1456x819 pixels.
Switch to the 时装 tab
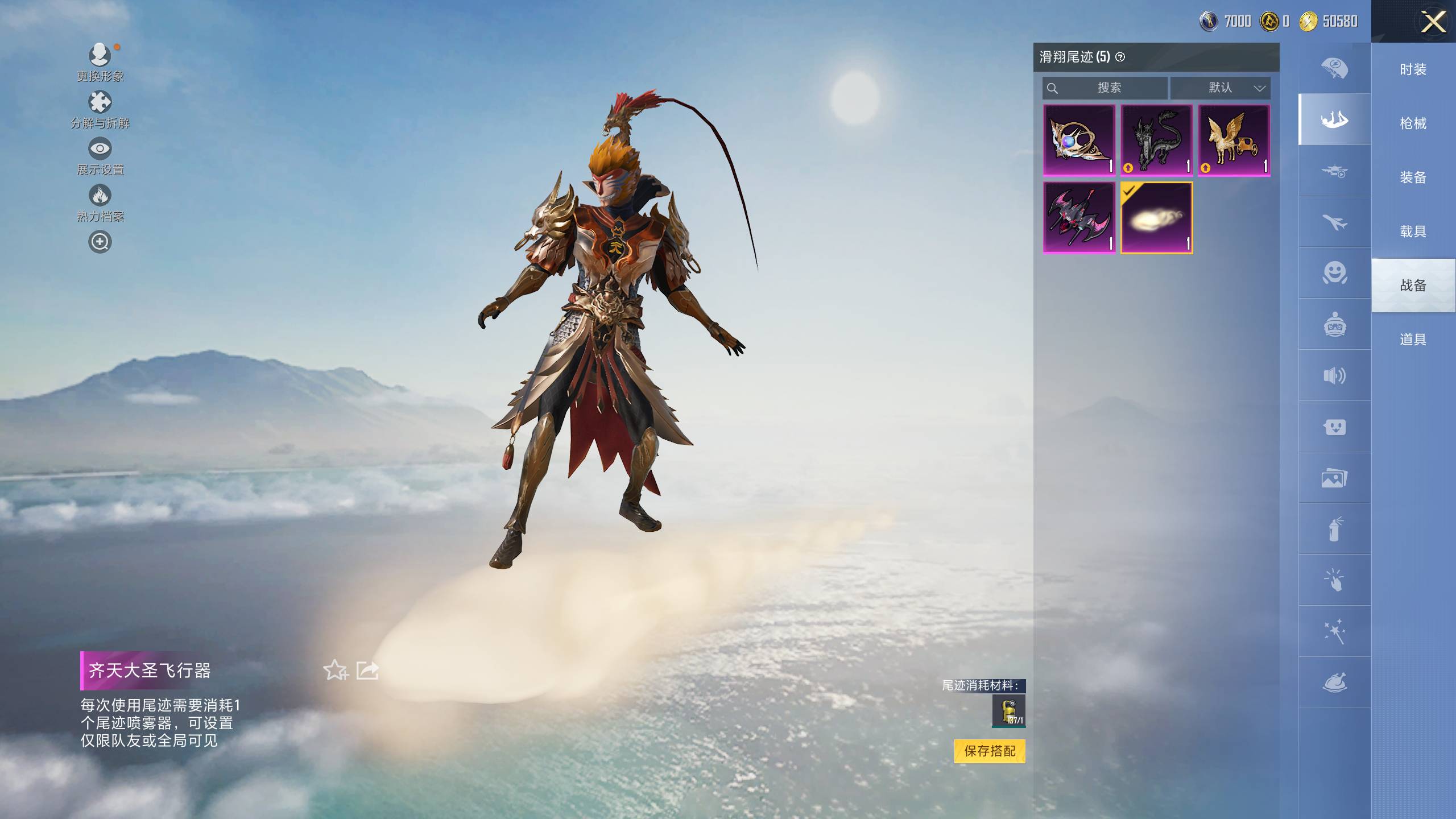tap(1413, 69)
